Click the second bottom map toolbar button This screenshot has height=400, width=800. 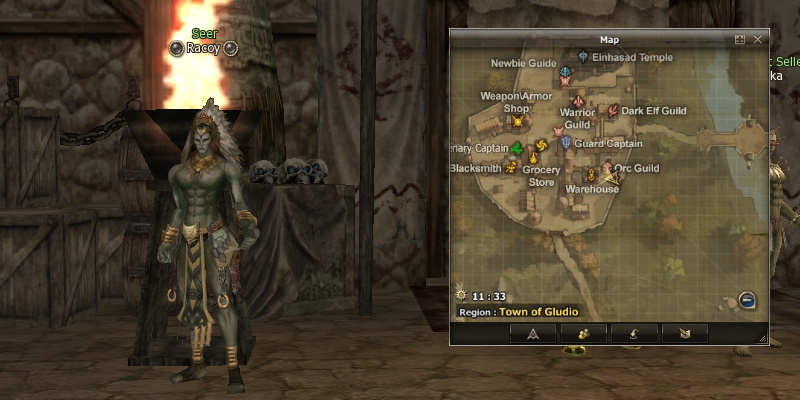click(x=584, y=334)
